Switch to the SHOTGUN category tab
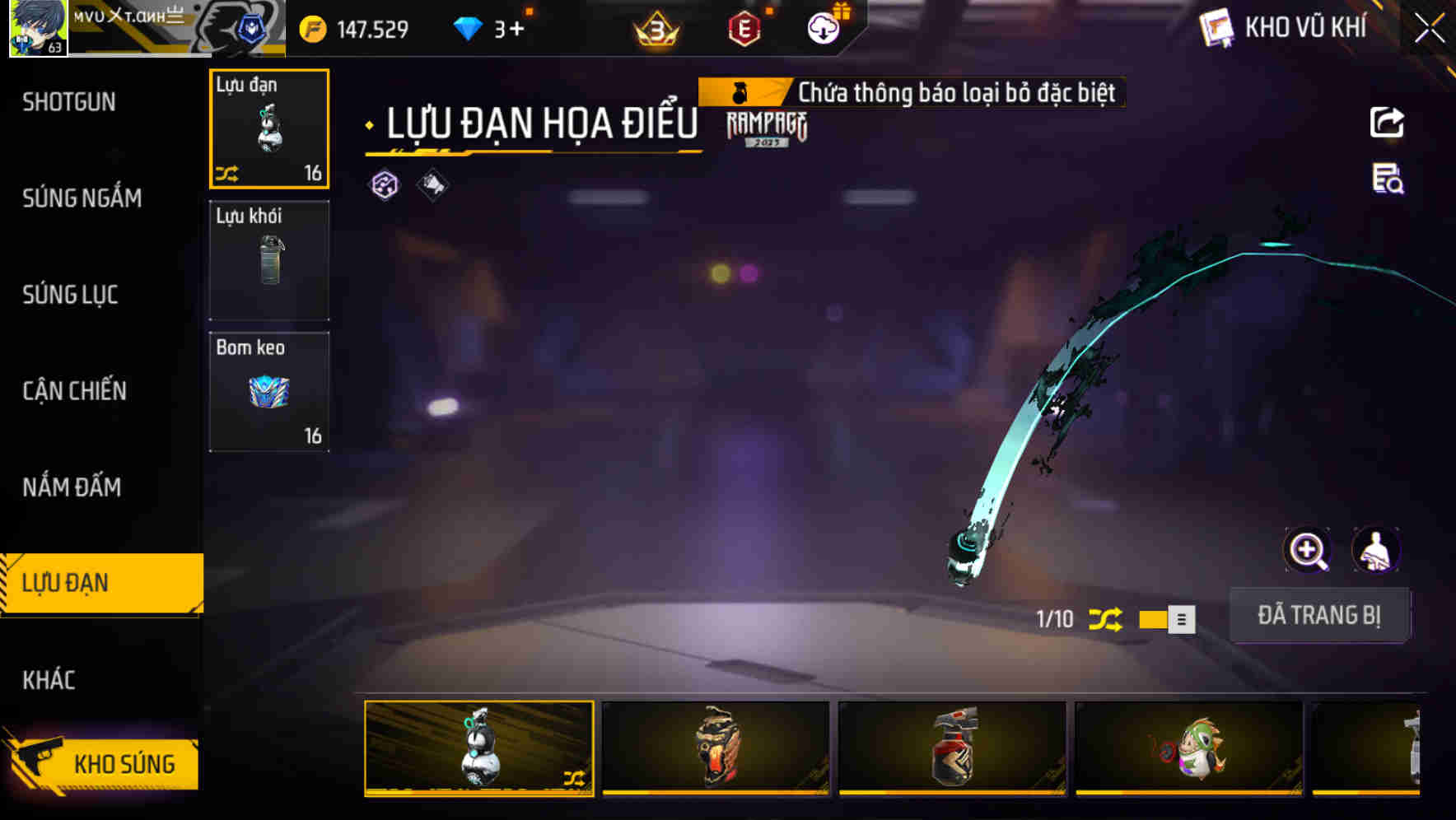 [70, 101]
